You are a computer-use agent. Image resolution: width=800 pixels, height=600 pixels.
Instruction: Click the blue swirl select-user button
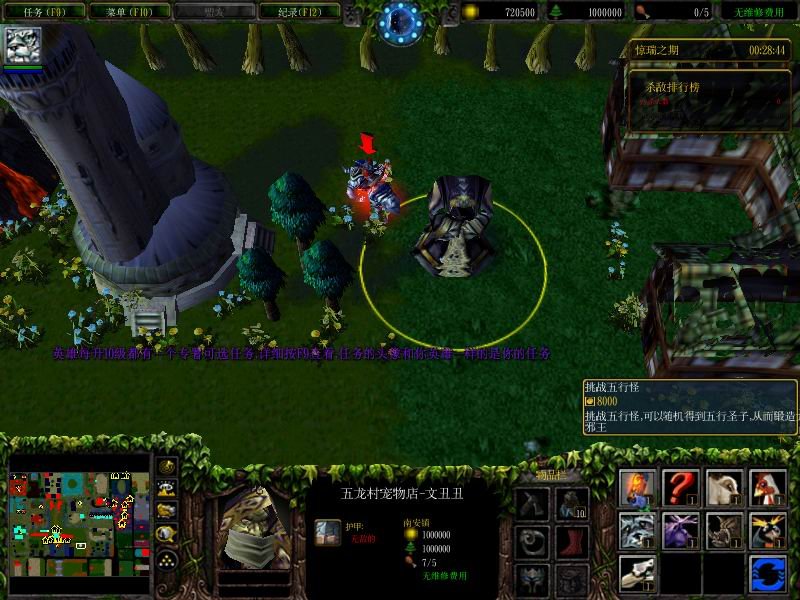point(769,574)
